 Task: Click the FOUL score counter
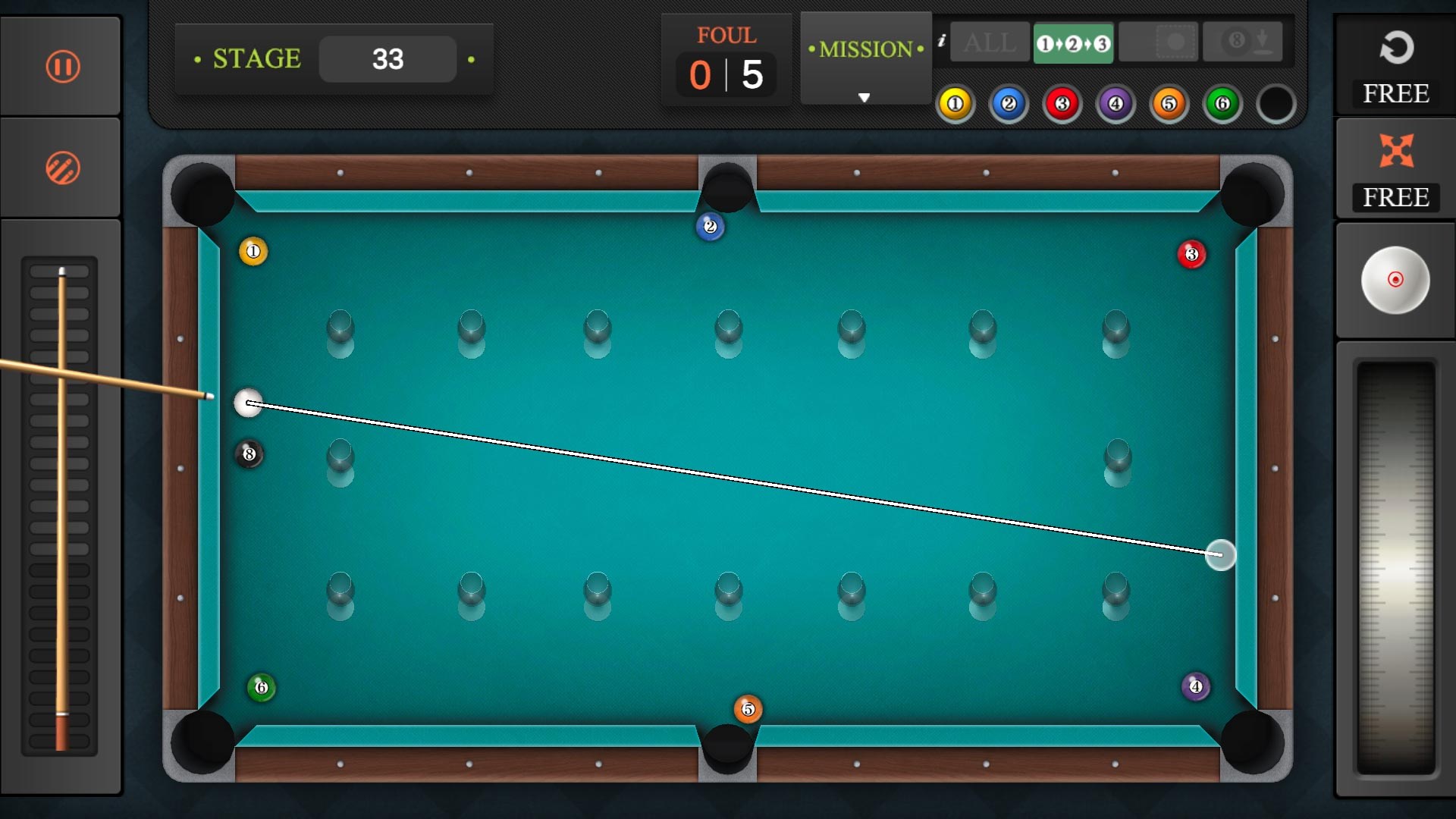pos(726,61)
